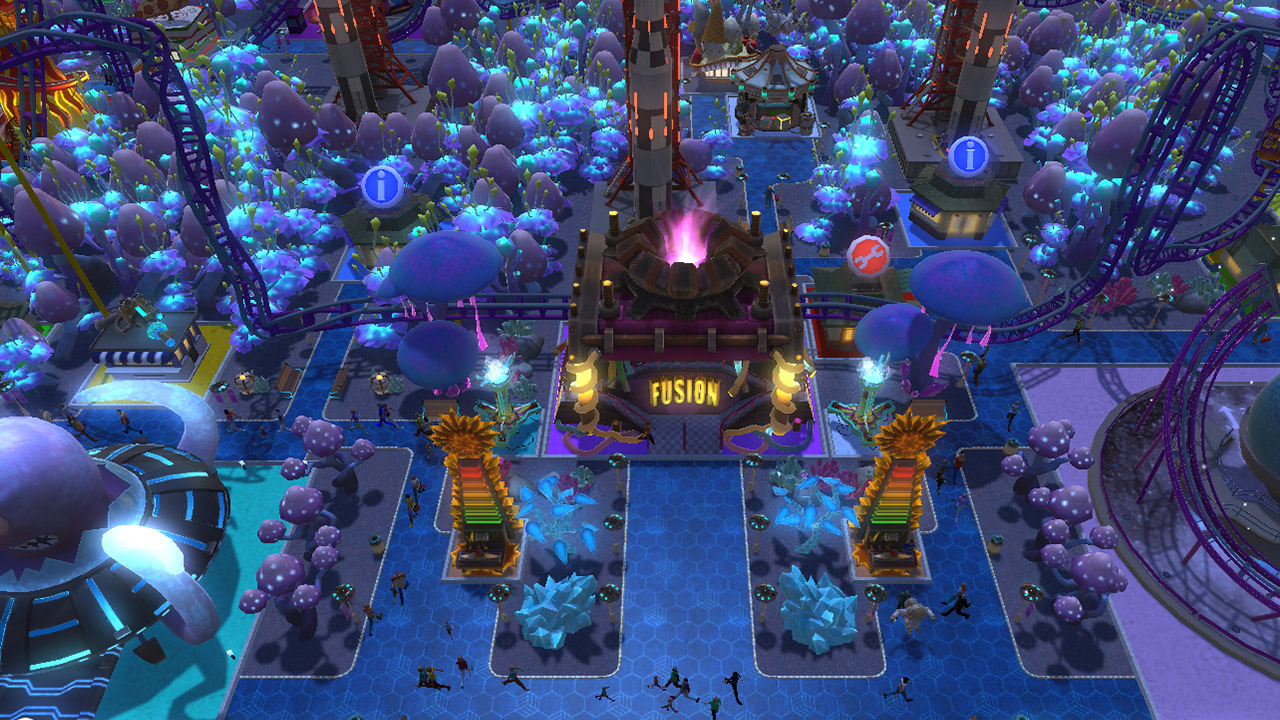
Task: Select the FUSION marquee sign
Action: point(684,392)
